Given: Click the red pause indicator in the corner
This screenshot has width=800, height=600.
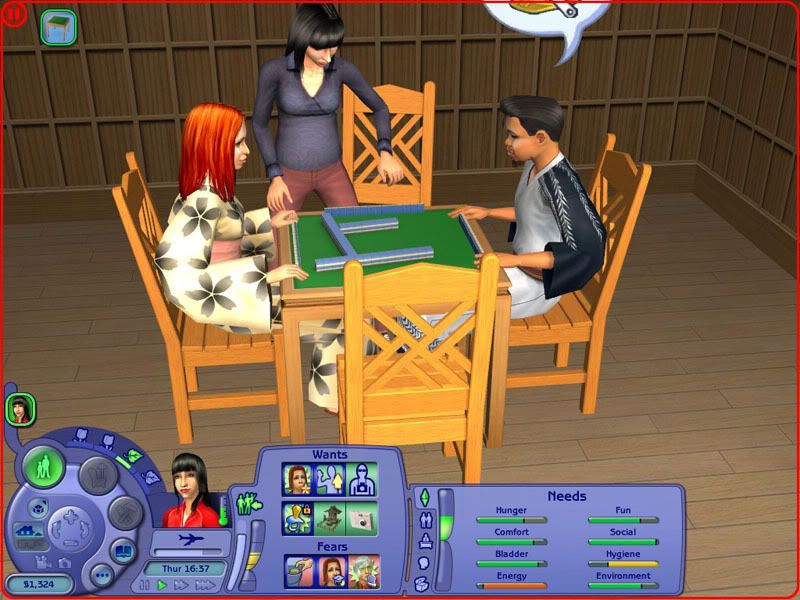Looking at the screenshot, I should tap(10, 10).
